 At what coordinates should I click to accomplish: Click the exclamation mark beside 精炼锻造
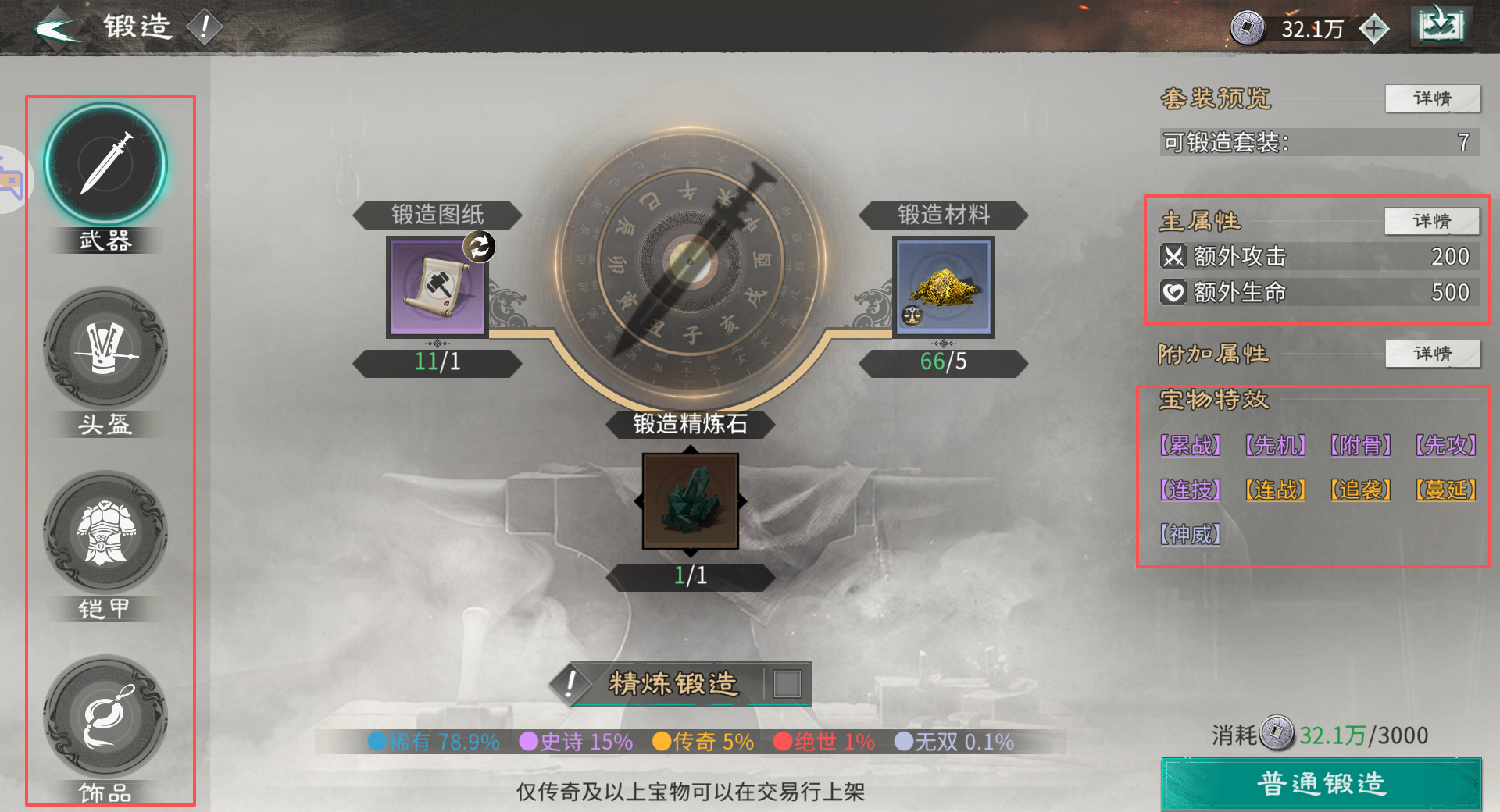[570, 684]
